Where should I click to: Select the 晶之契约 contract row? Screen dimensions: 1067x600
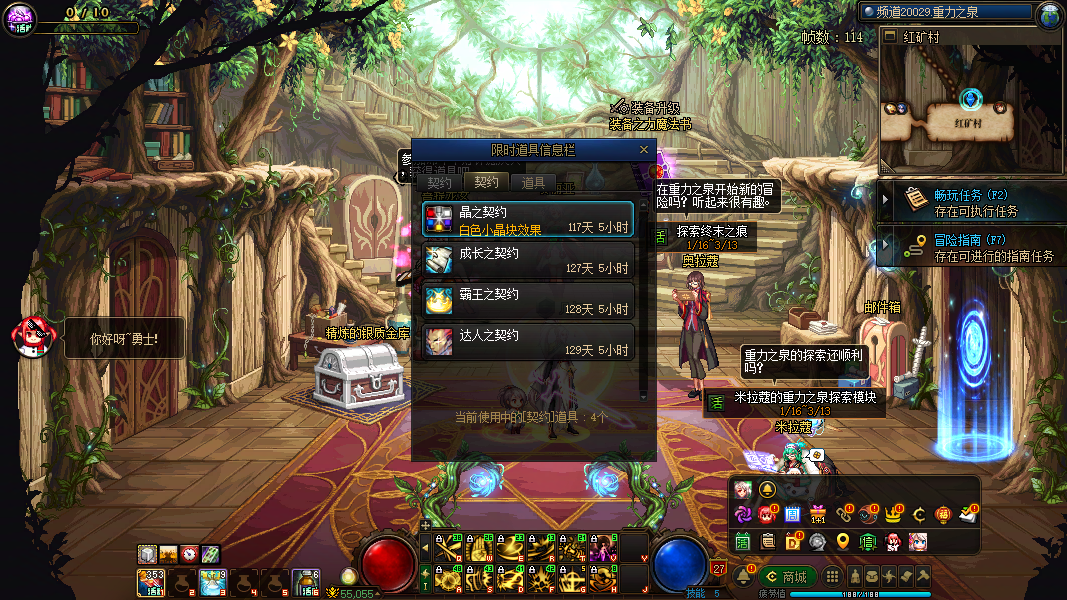click(528, 220)
